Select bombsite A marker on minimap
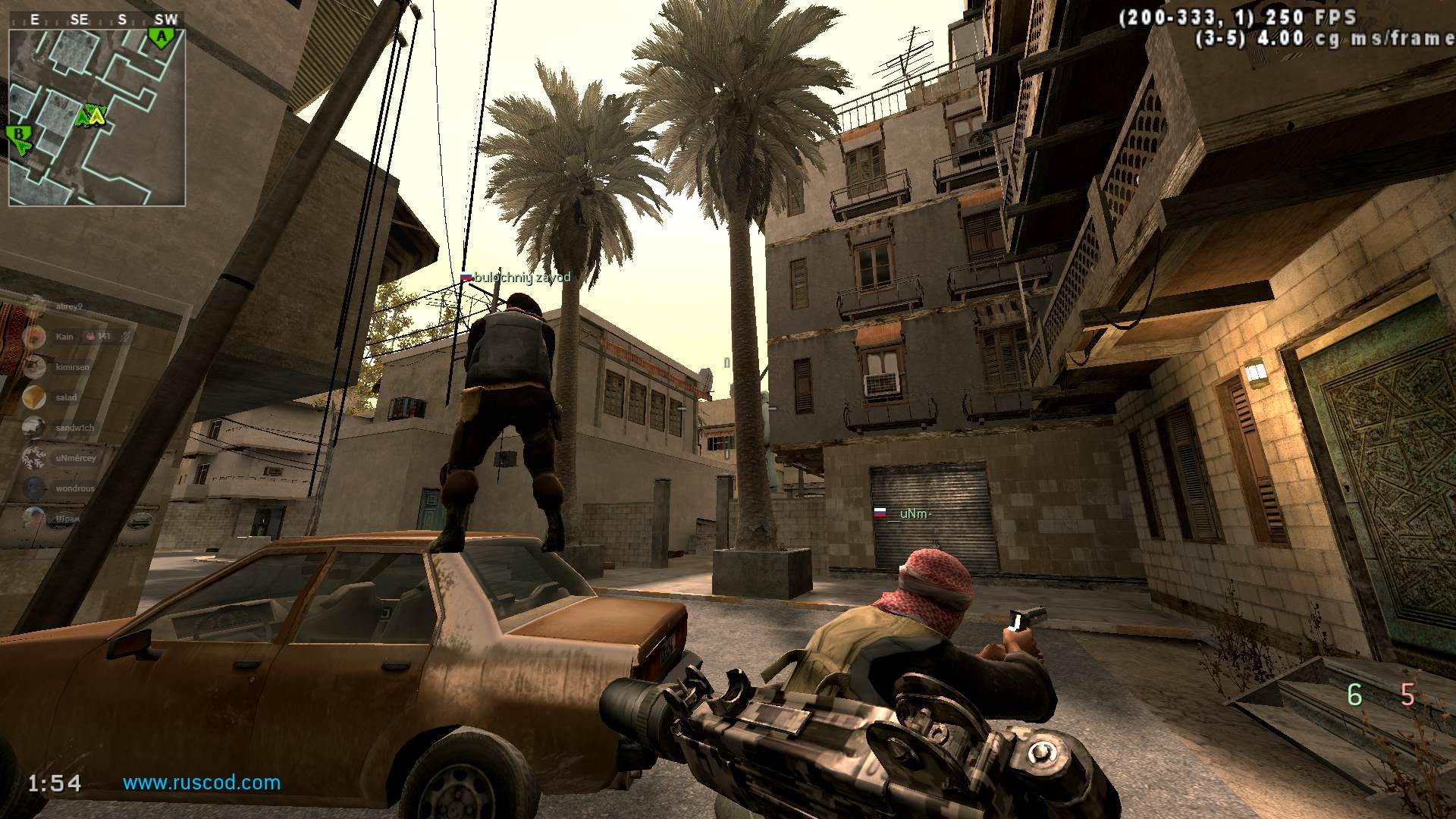The width and height of the screenshot is (1456, 819). point(160,36)
